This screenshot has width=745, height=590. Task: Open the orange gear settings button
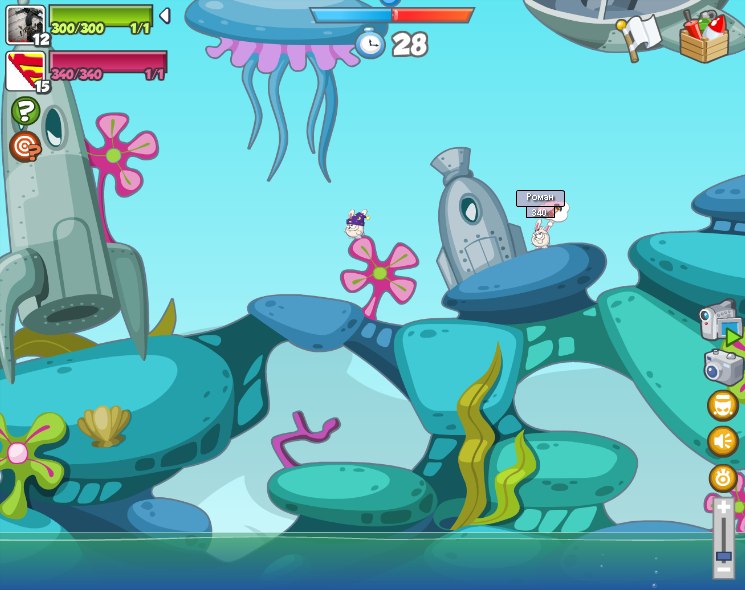click(x=722, y=478)
